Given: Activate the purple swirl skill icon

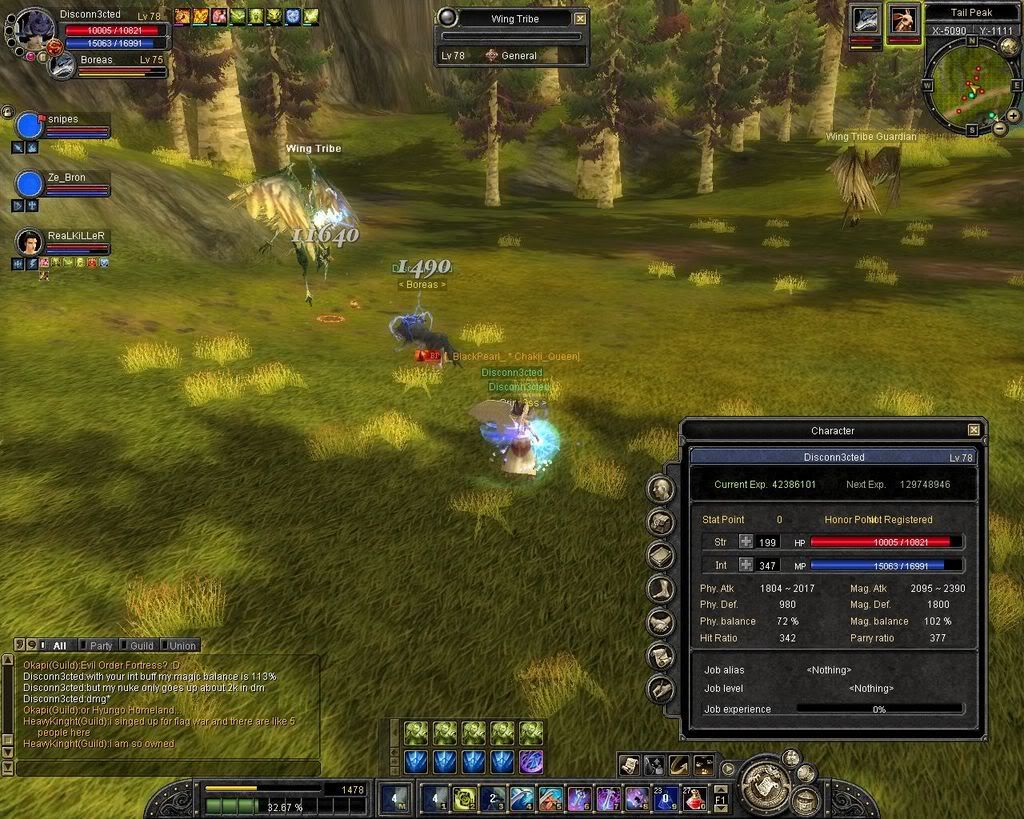Looking at the screenshot, I should tap(531, 762).
